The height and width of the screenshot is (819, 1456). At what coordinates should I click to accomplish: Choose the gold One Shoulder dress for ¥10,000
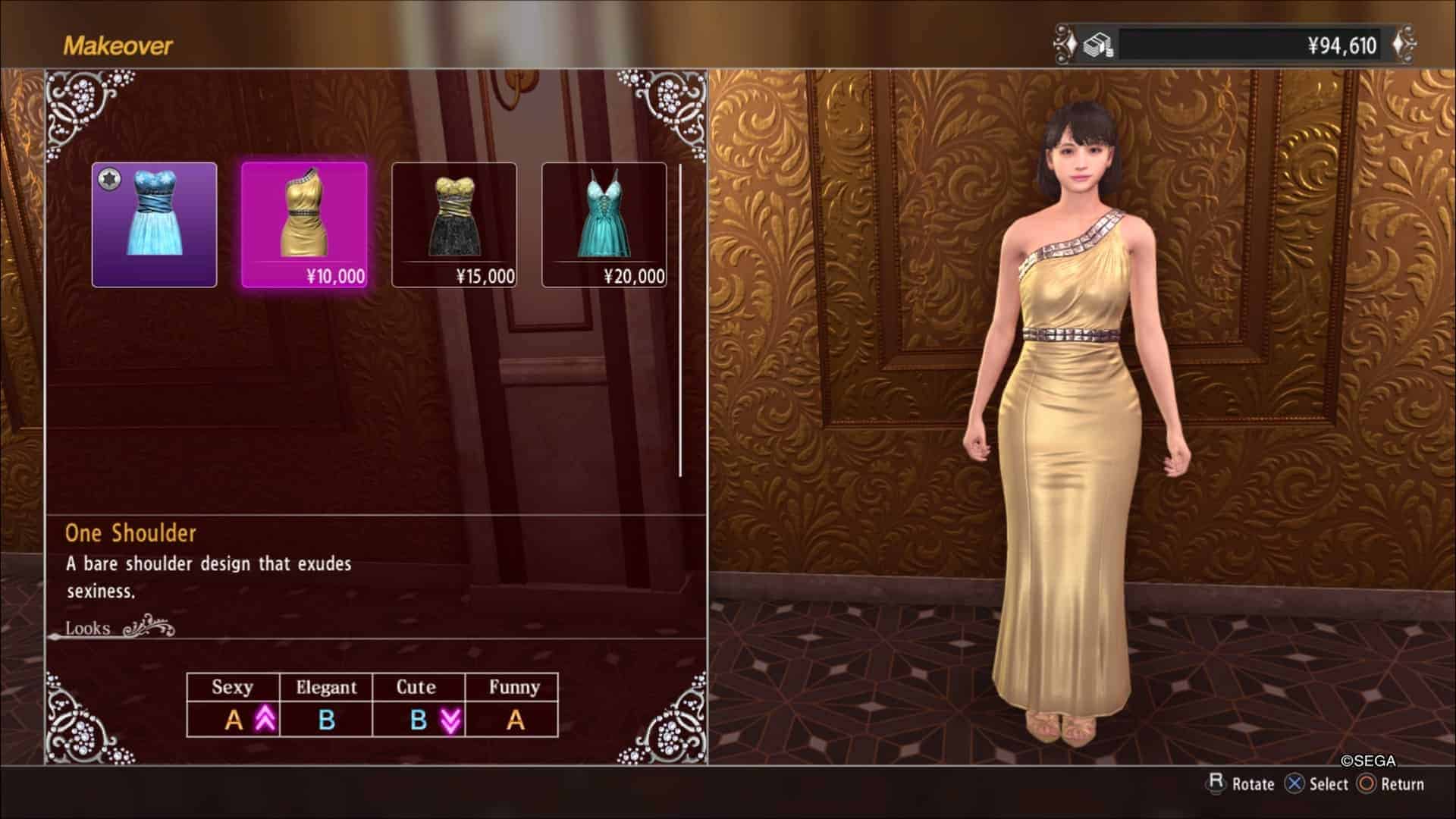point(304,224)
